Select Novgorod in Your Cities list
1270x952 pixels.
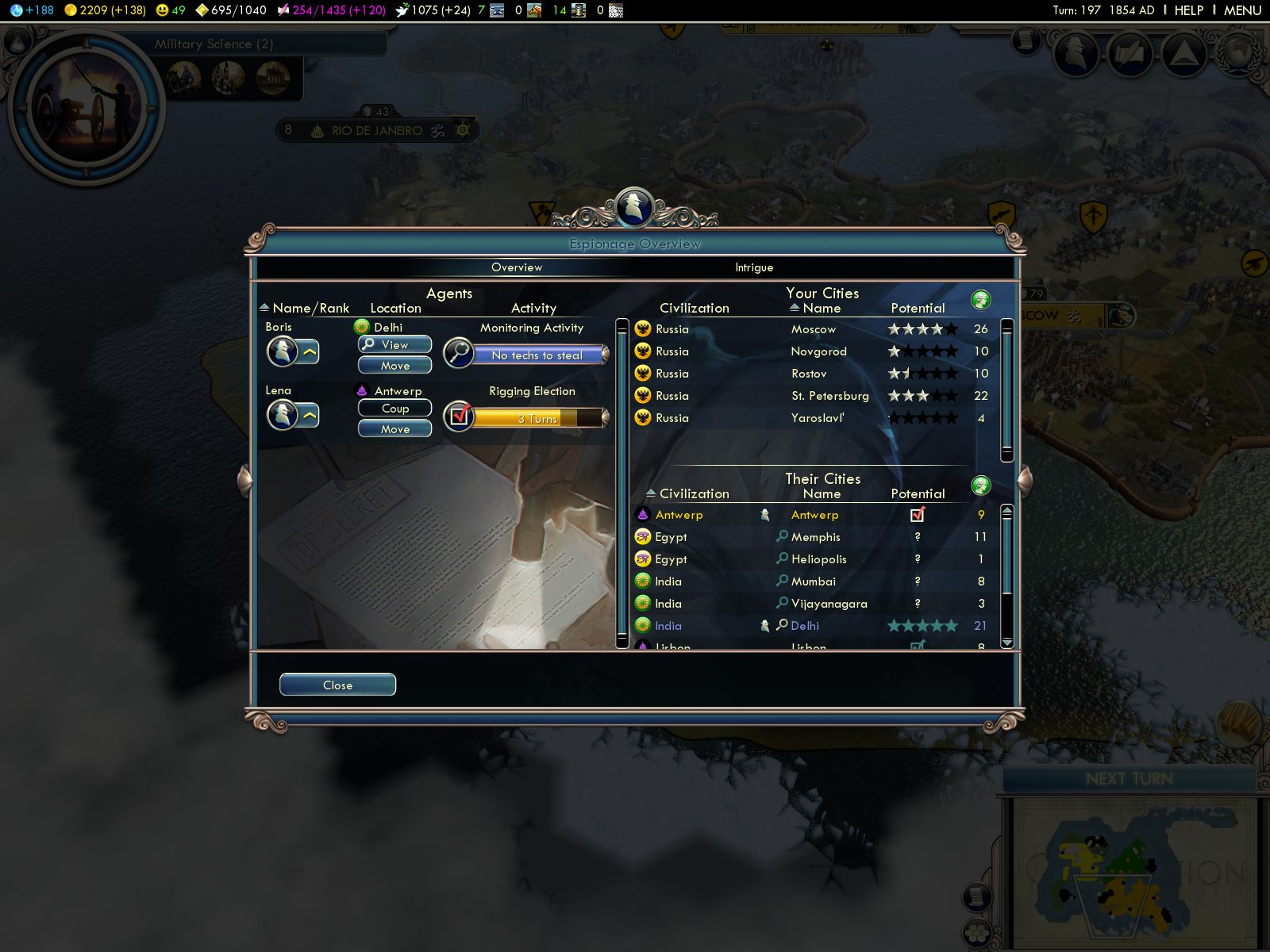pyautogui.click(x=818, y=351)
